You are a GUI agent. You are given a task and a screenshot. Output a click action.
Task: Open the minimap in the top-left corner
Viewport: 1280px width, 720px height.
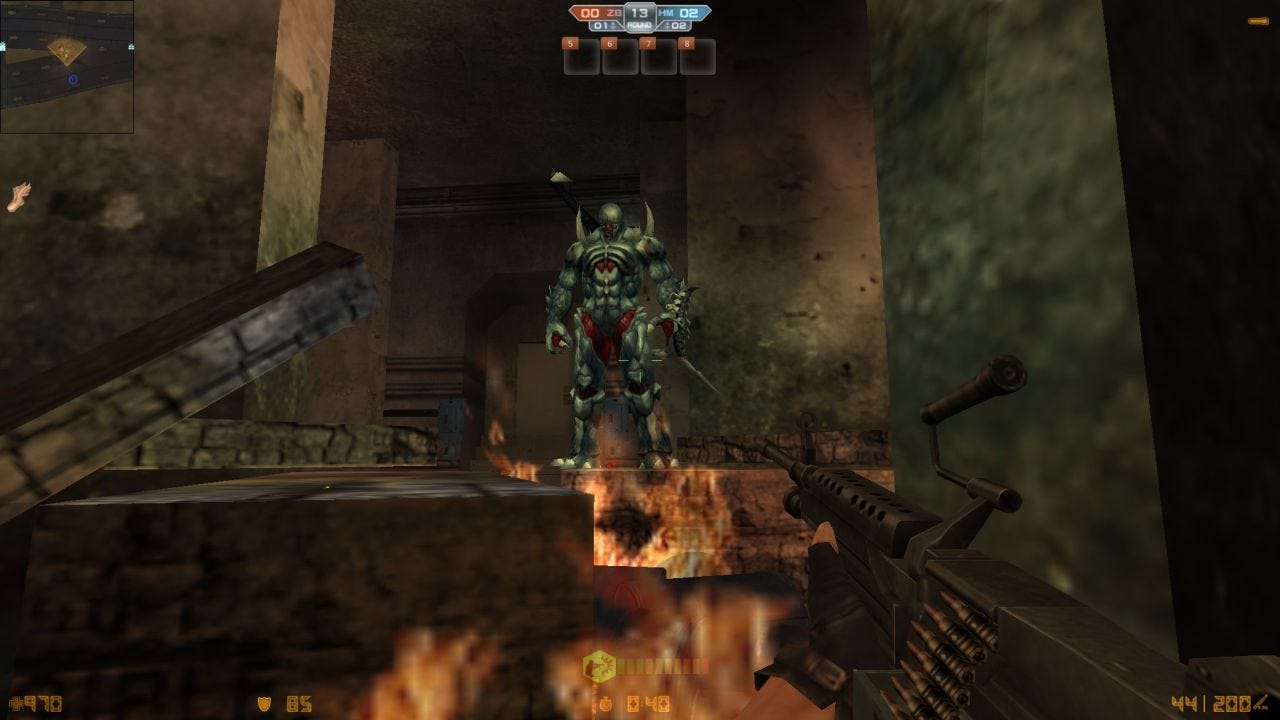(x=68, y=65)
